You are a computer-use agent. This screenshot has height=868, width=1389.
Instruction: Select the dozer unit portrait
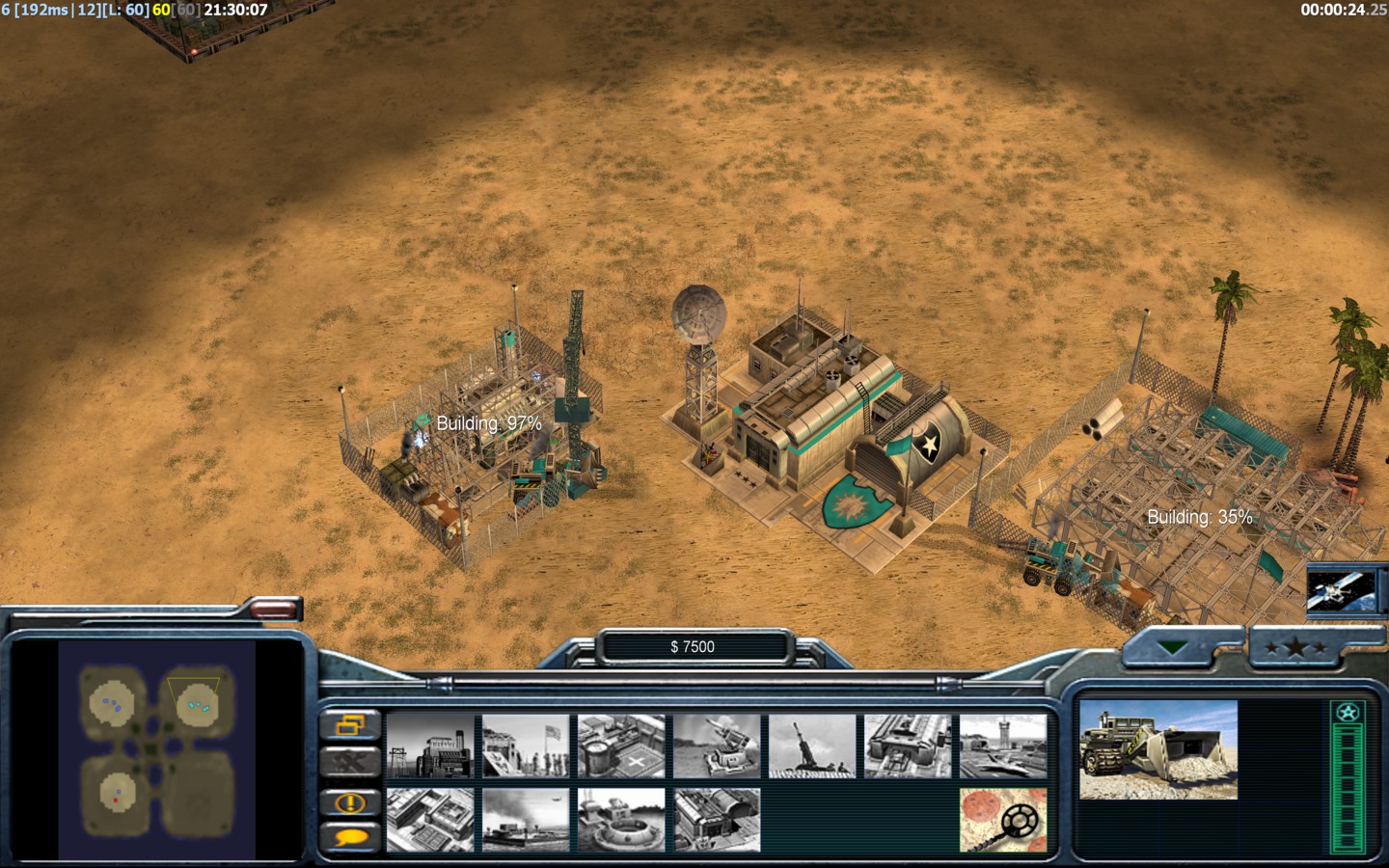click(x=1157, y=750)
